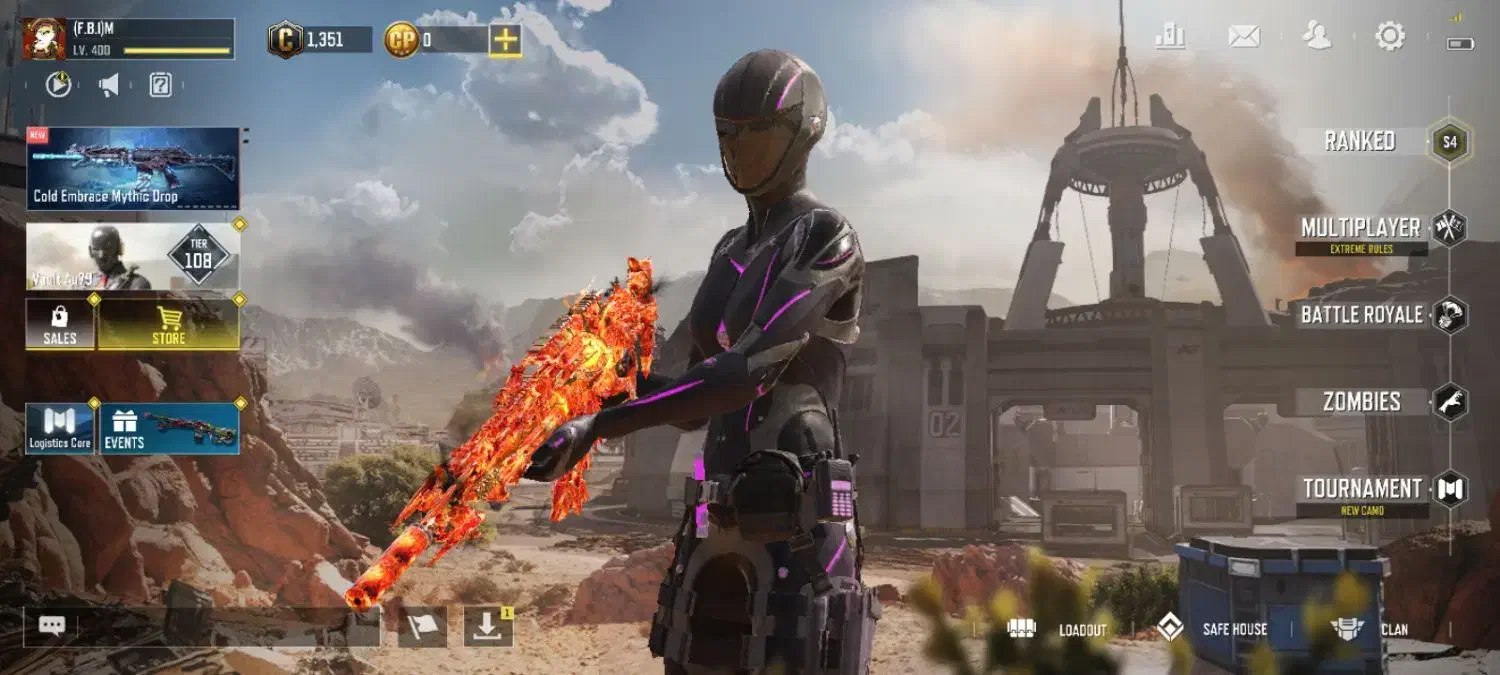Open the Cold Embrace Mythic Drop banner
Screen dimensions: 1500x675
click(x=133, y=168)
